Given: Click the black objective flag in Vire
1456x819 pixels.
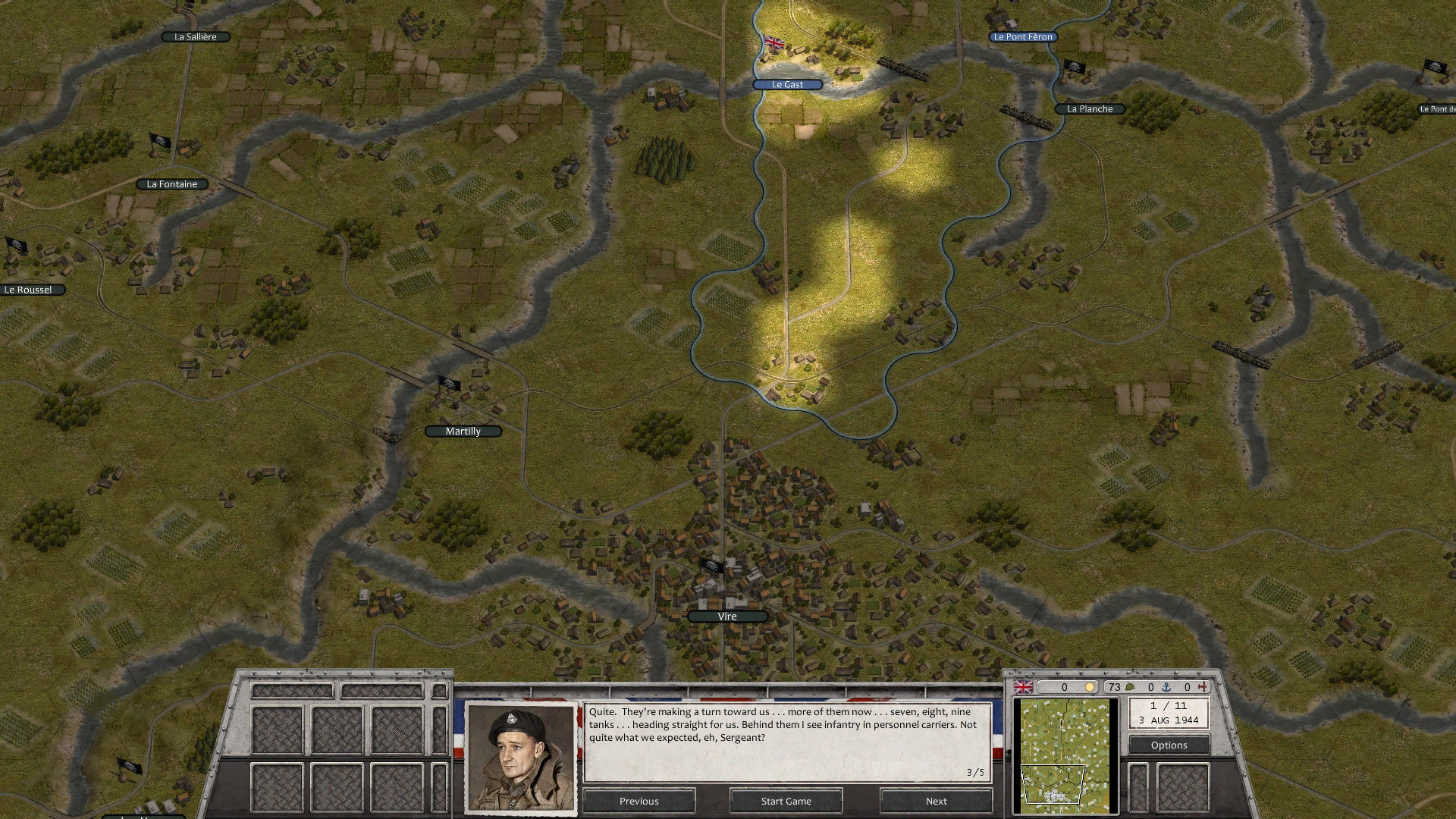Looking at the screenshot, I should pos(711,564).
